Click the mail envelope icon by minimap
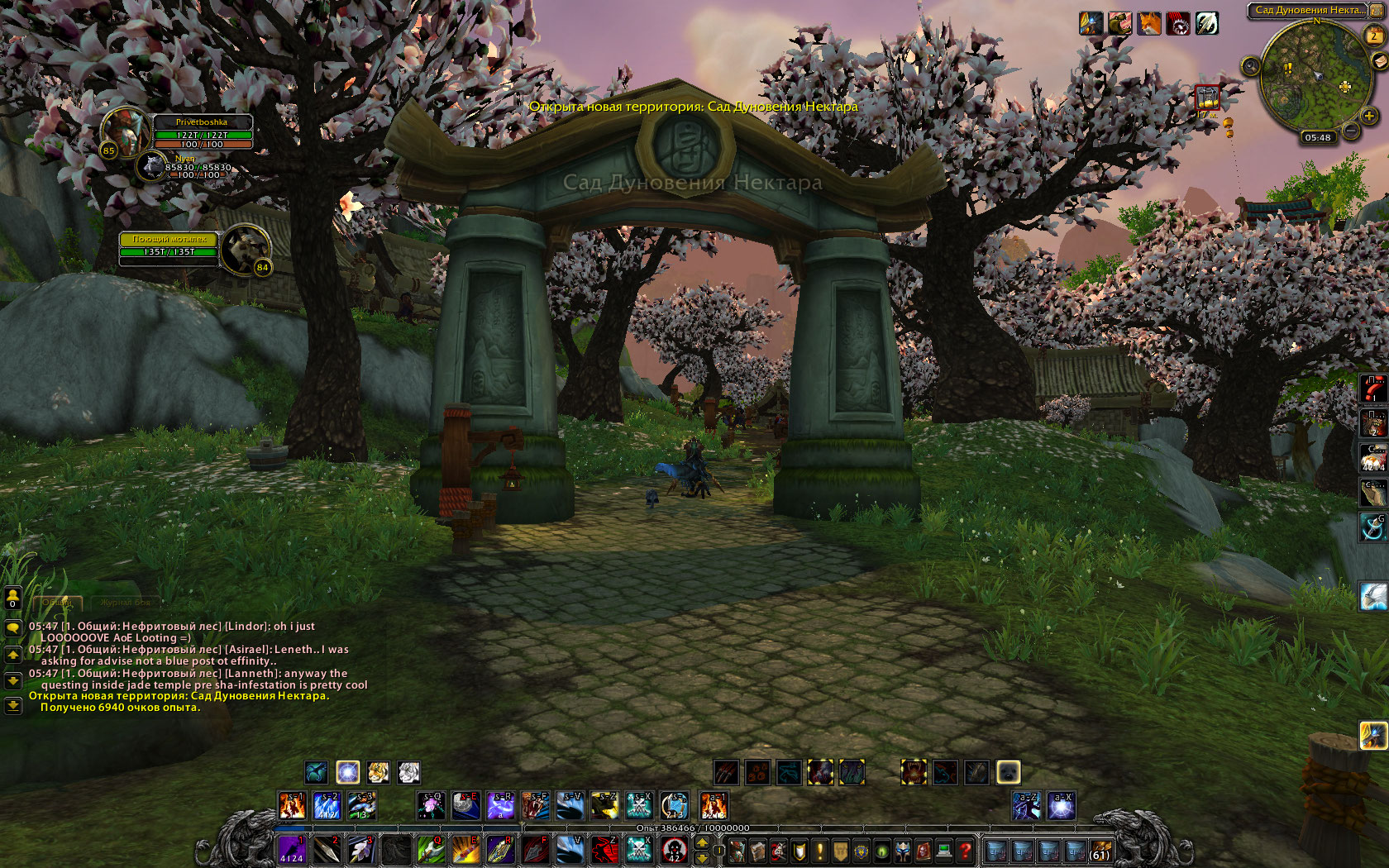This screenshot has height=868, width=1389. (1378, 61)
